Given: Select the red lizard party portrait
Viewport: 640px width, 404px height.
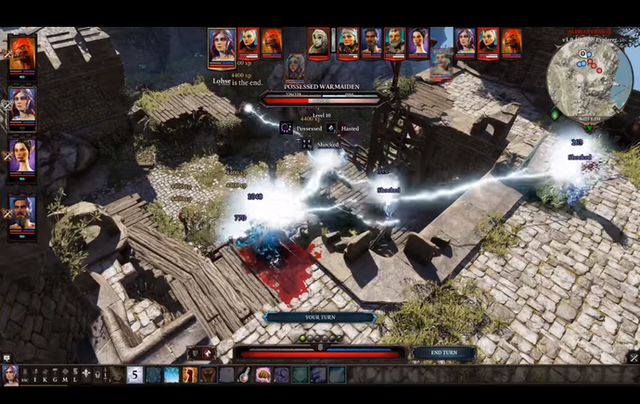Looking at the screenshot, I should coord(22,53).
